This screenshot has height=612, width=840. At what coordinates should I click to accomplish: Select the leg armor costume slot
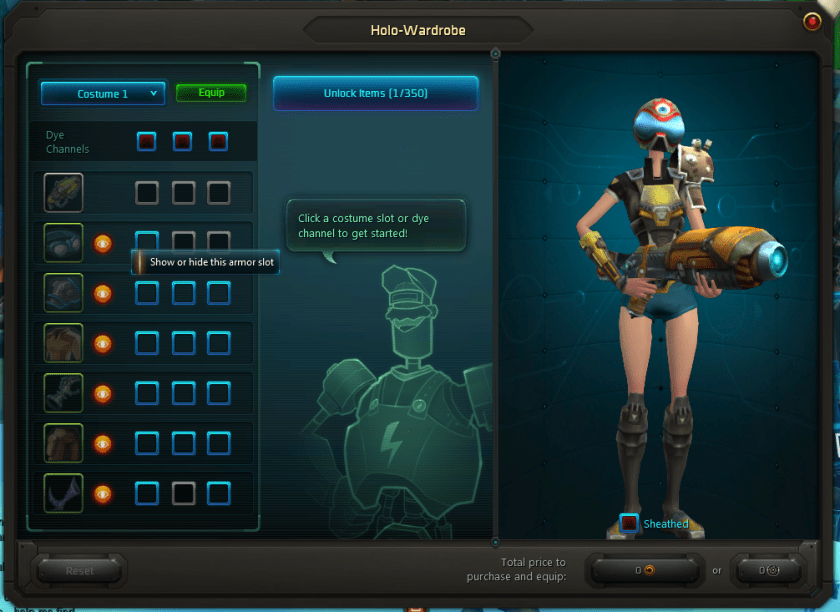point(63,443)
